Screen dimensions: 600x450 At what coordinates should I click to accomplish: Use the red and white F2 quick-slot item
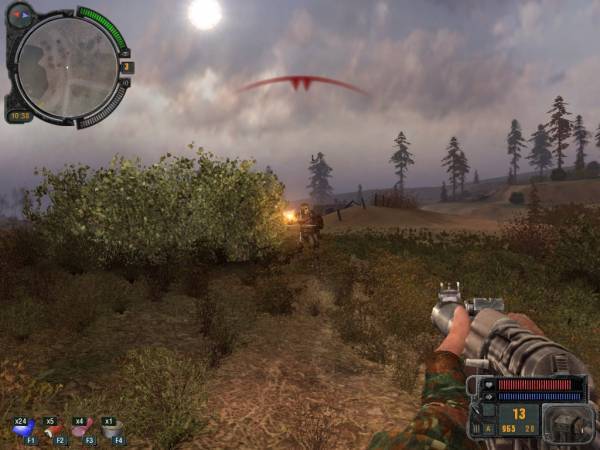click(53, 428)
